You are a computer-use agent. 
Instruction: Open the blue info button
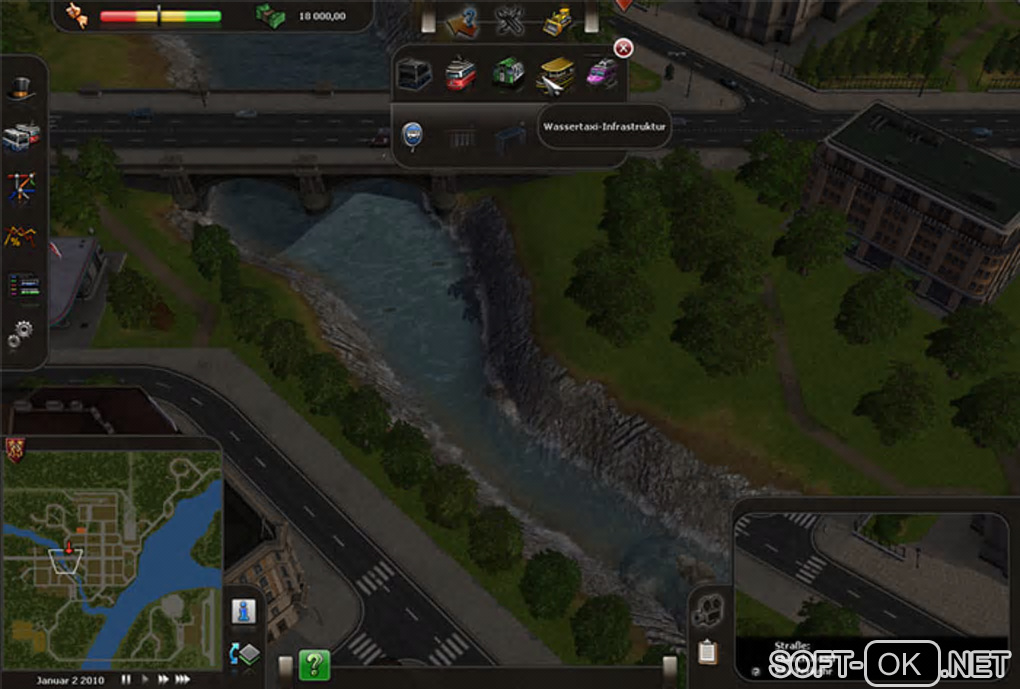click(x=242, y=611)
